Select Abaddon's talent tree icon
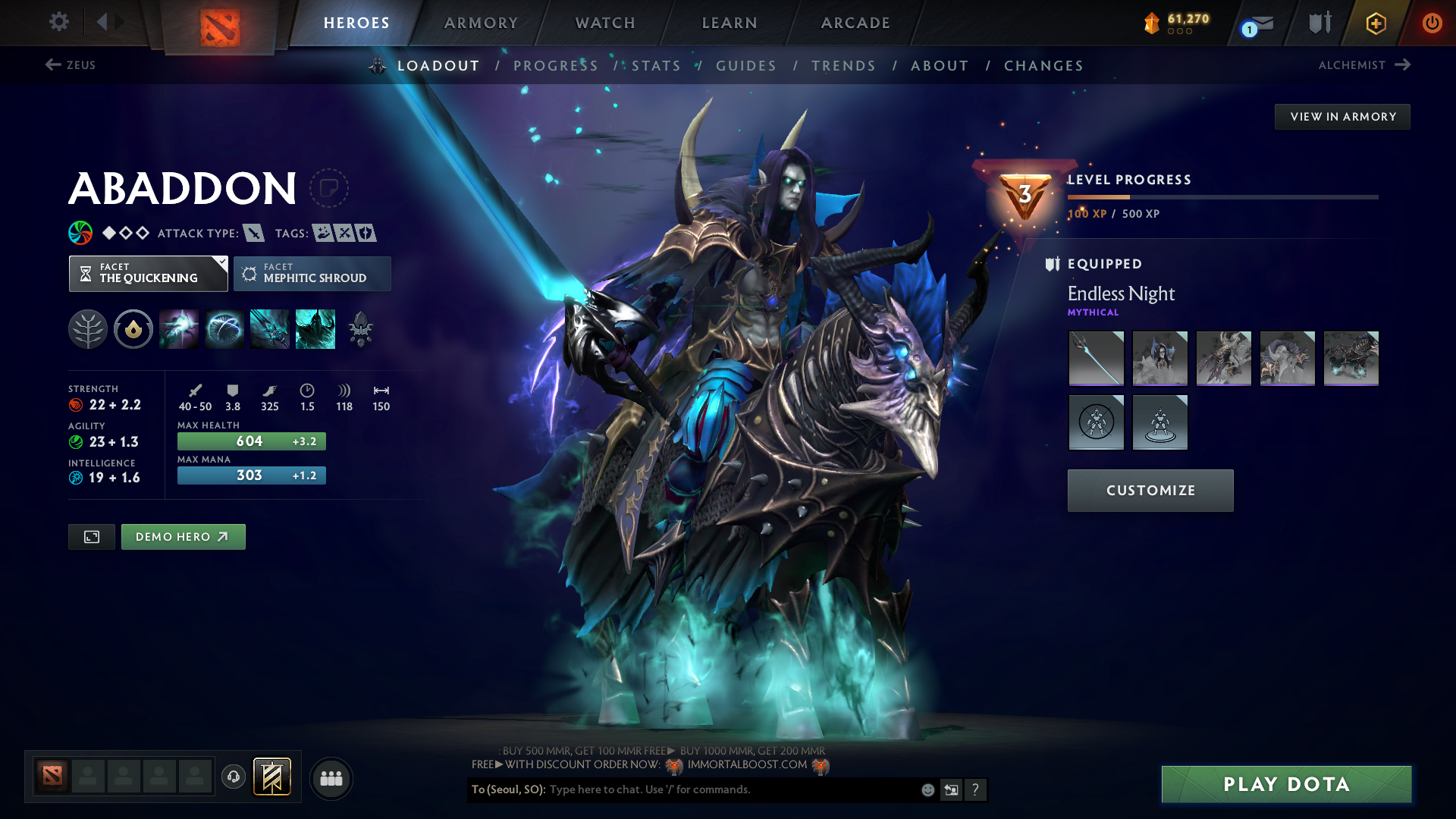The height and width of the screenshot is (819, 1456). pyautogui.click(x=88, y=329)
